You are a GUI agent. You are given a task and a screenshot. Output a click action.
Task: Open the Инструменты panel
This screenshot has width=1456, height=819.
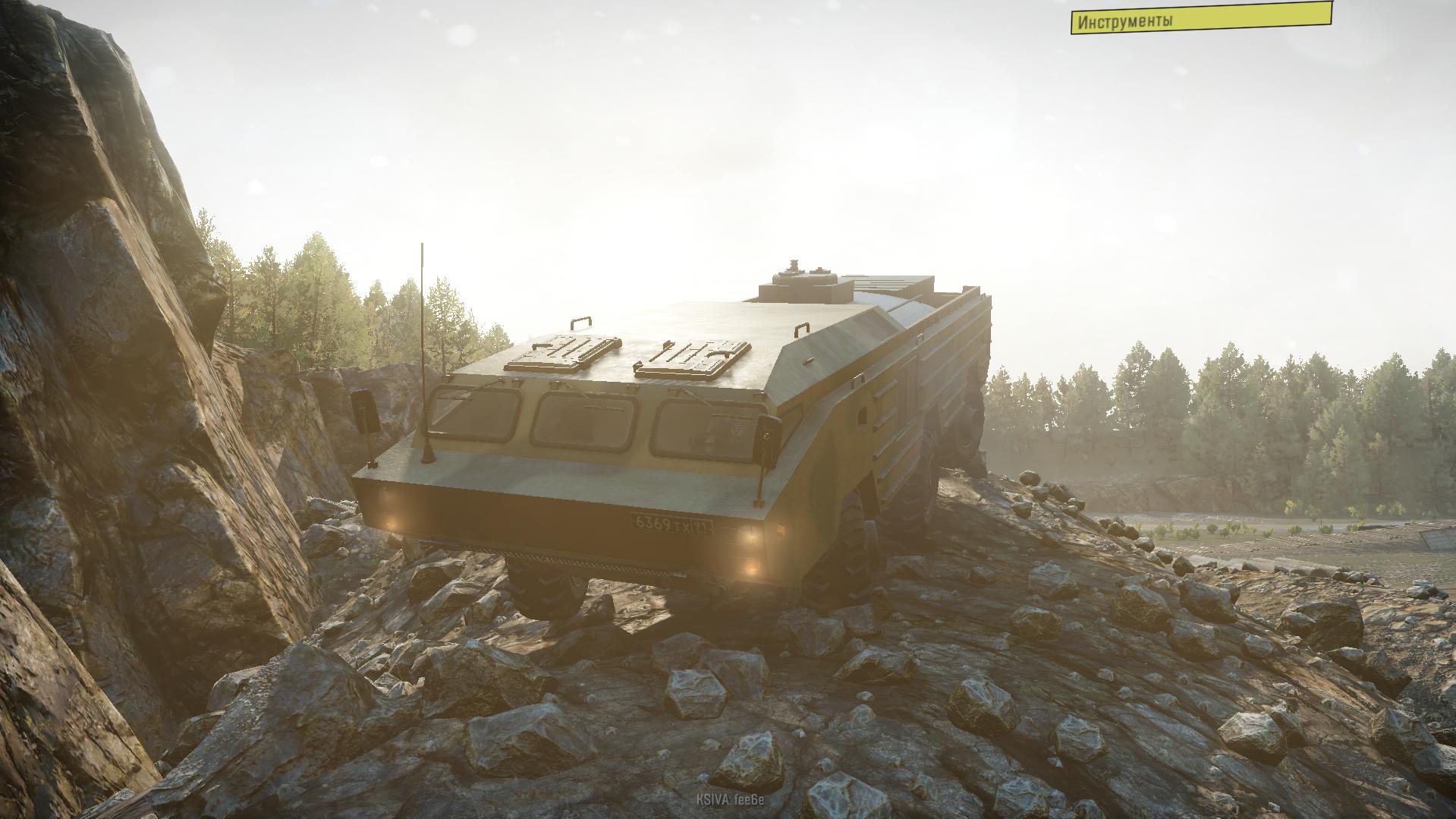(x=1200, y=20)
